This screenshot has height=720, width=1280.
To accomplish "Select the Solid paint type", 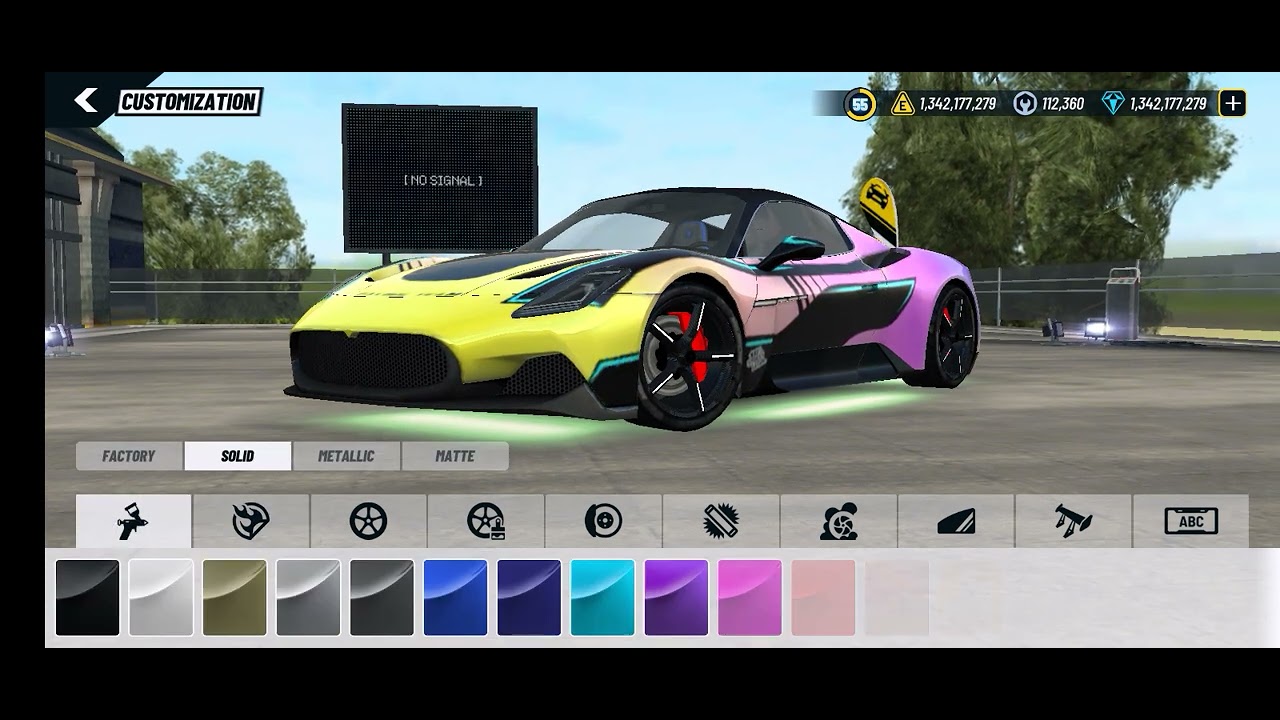I will [x=238, y=456].
